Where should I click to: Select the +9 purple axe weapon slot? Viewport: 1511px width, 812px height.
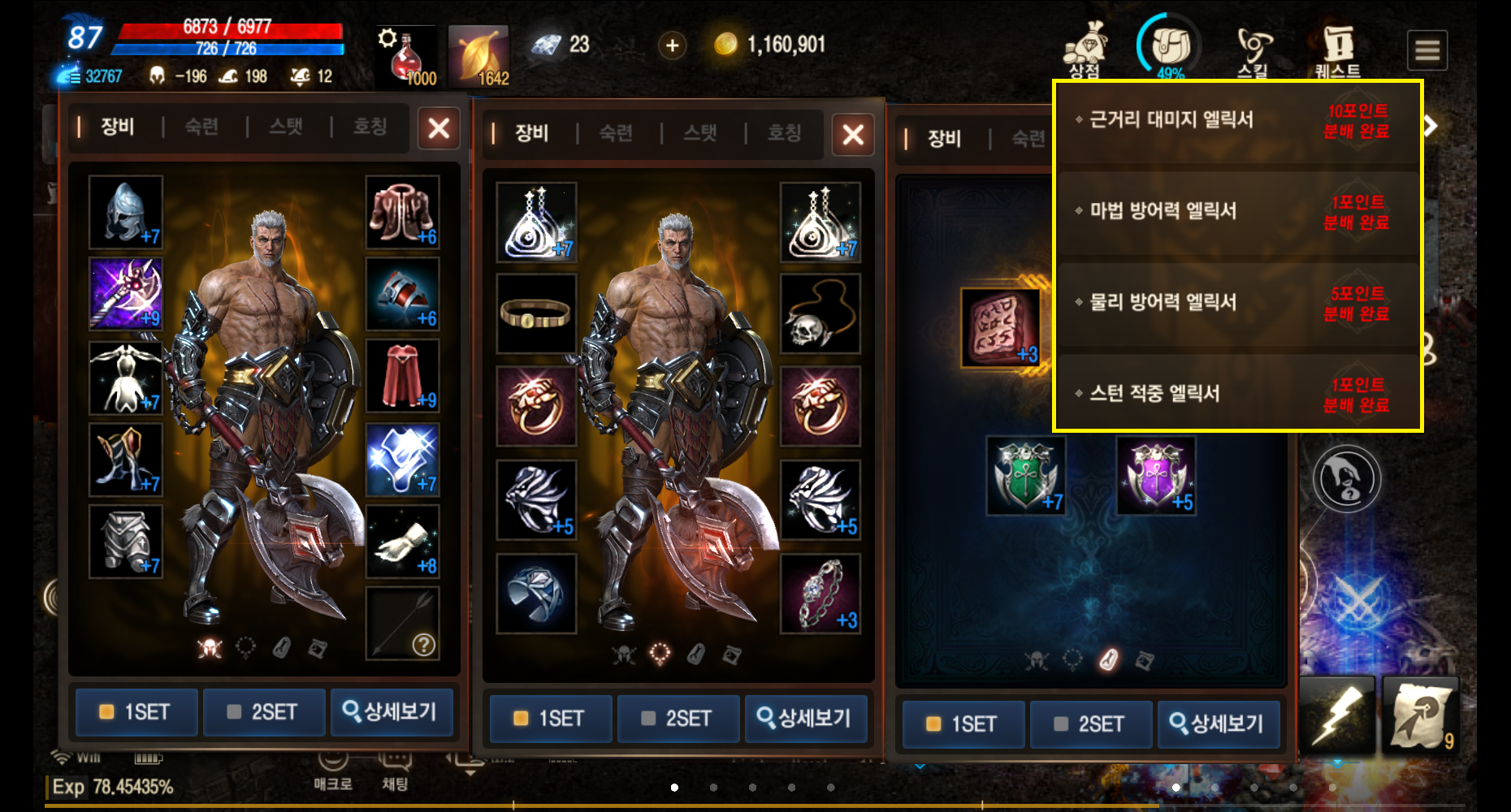[x=126, y=293]
